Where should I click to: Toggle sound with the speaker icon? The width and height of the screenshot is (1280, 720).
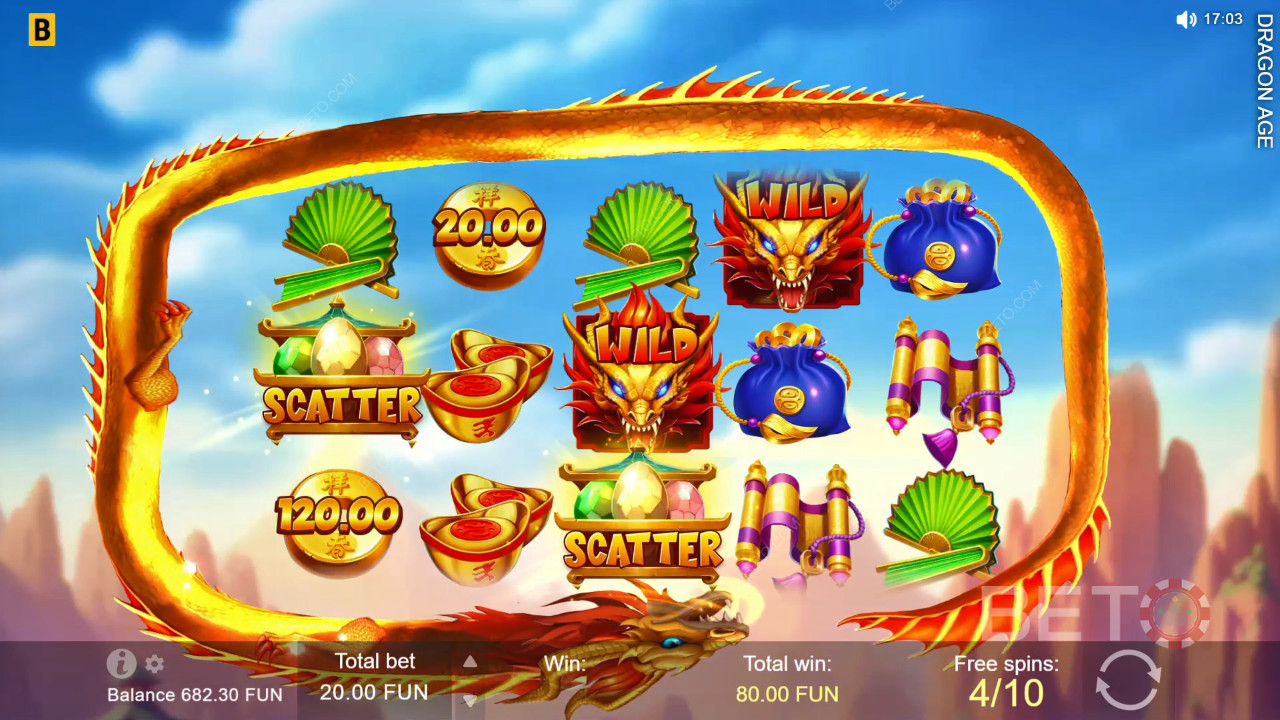[1186, 19]
